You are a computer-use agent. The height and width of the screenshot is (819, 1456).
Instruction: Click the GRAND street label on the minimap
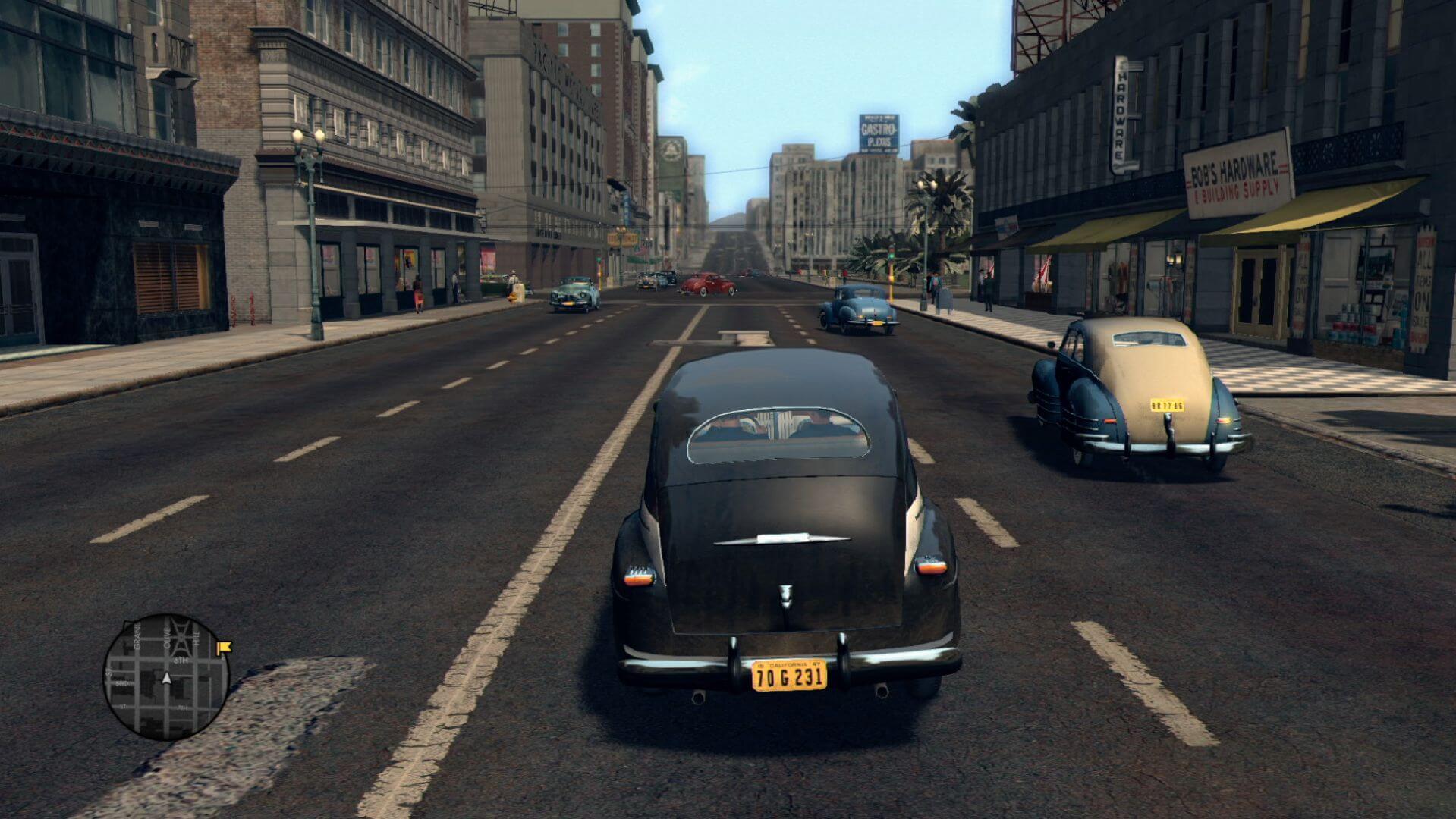[x=136, y=637]
